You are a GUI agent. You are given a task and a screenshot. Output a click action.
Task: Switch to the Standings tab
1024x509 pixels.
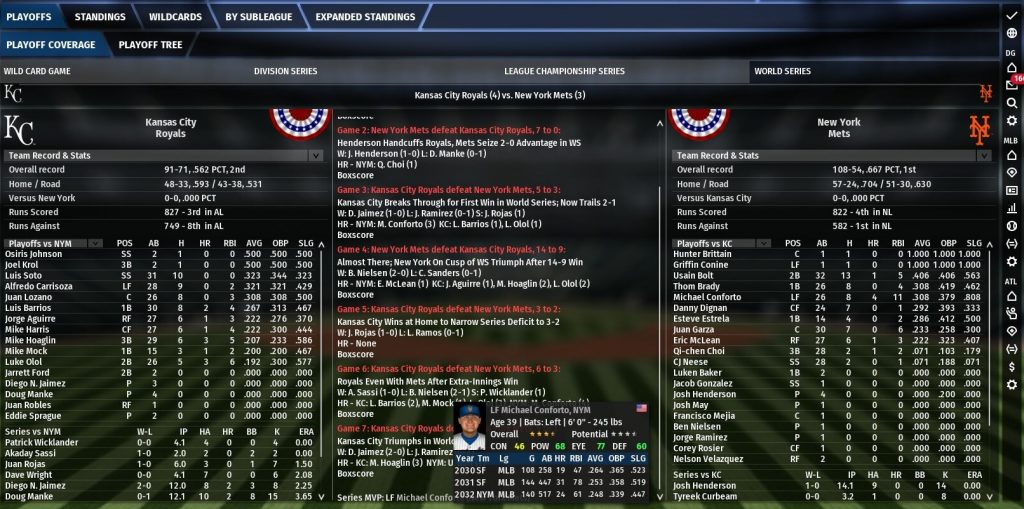(100, 17)
